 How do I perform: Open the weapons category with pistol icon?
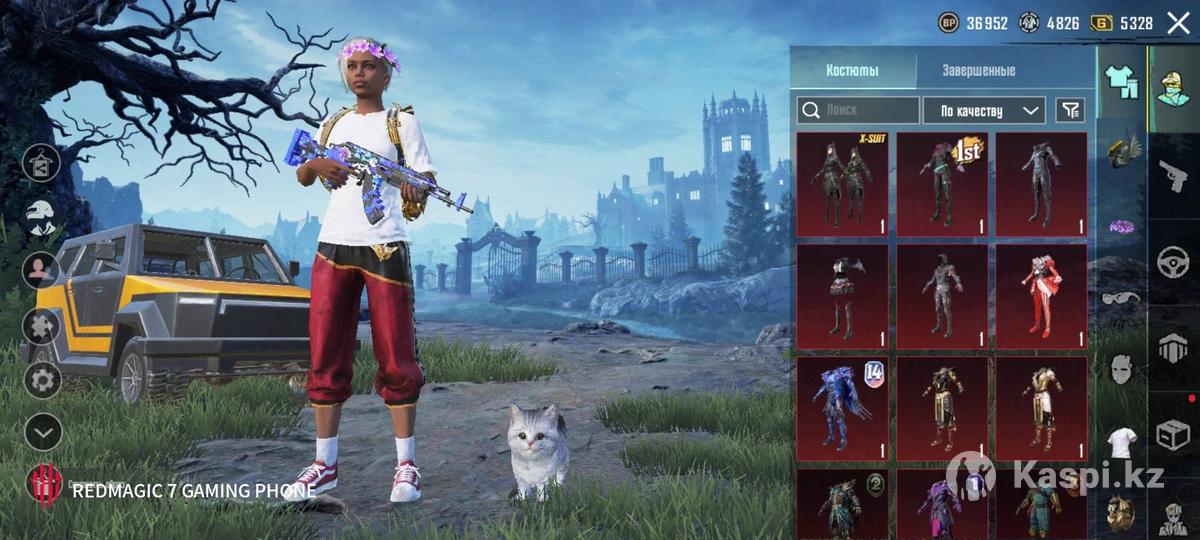pyautogui.click(x=1174, y=176)
